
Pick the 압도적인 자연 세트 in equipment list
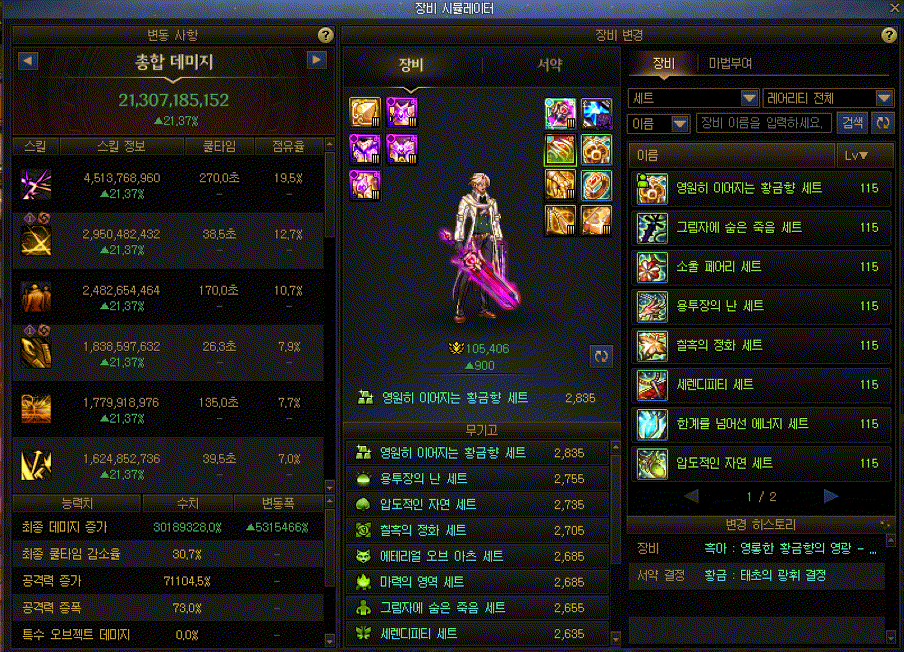762,463
